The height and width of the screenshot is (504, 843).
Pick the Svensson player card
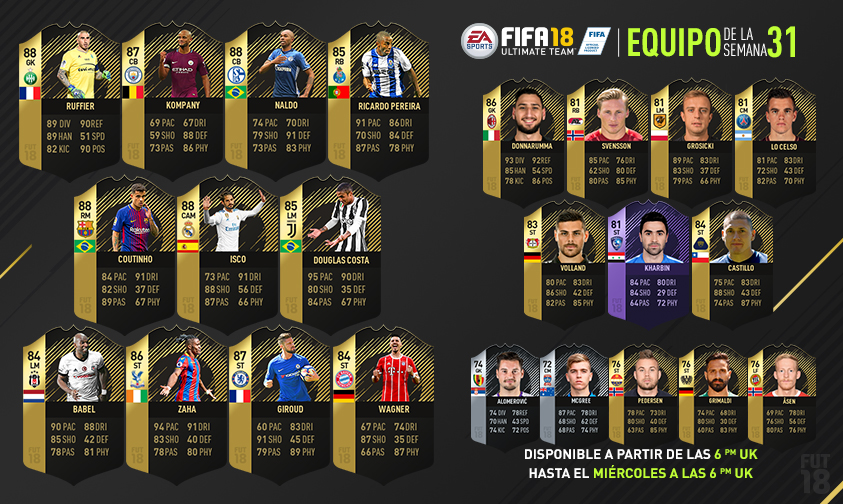[x=607, y=140]
